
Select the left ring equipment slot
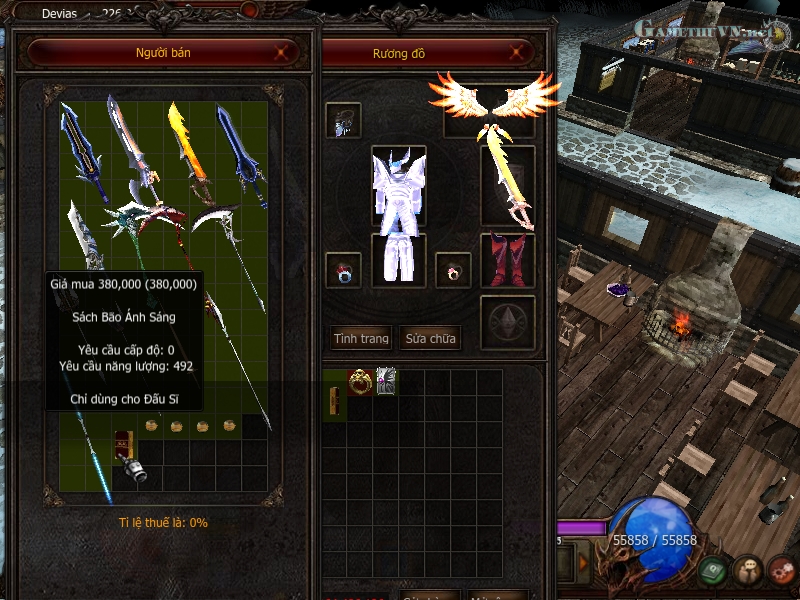pos(343,269)
